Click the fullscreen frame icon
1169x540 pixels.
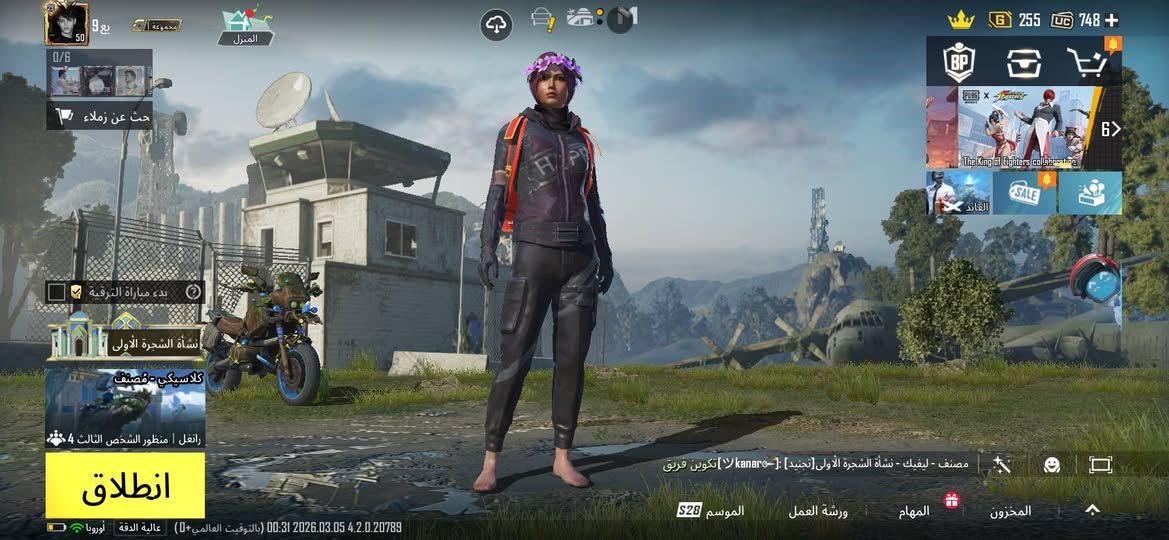coord(1101,465)
